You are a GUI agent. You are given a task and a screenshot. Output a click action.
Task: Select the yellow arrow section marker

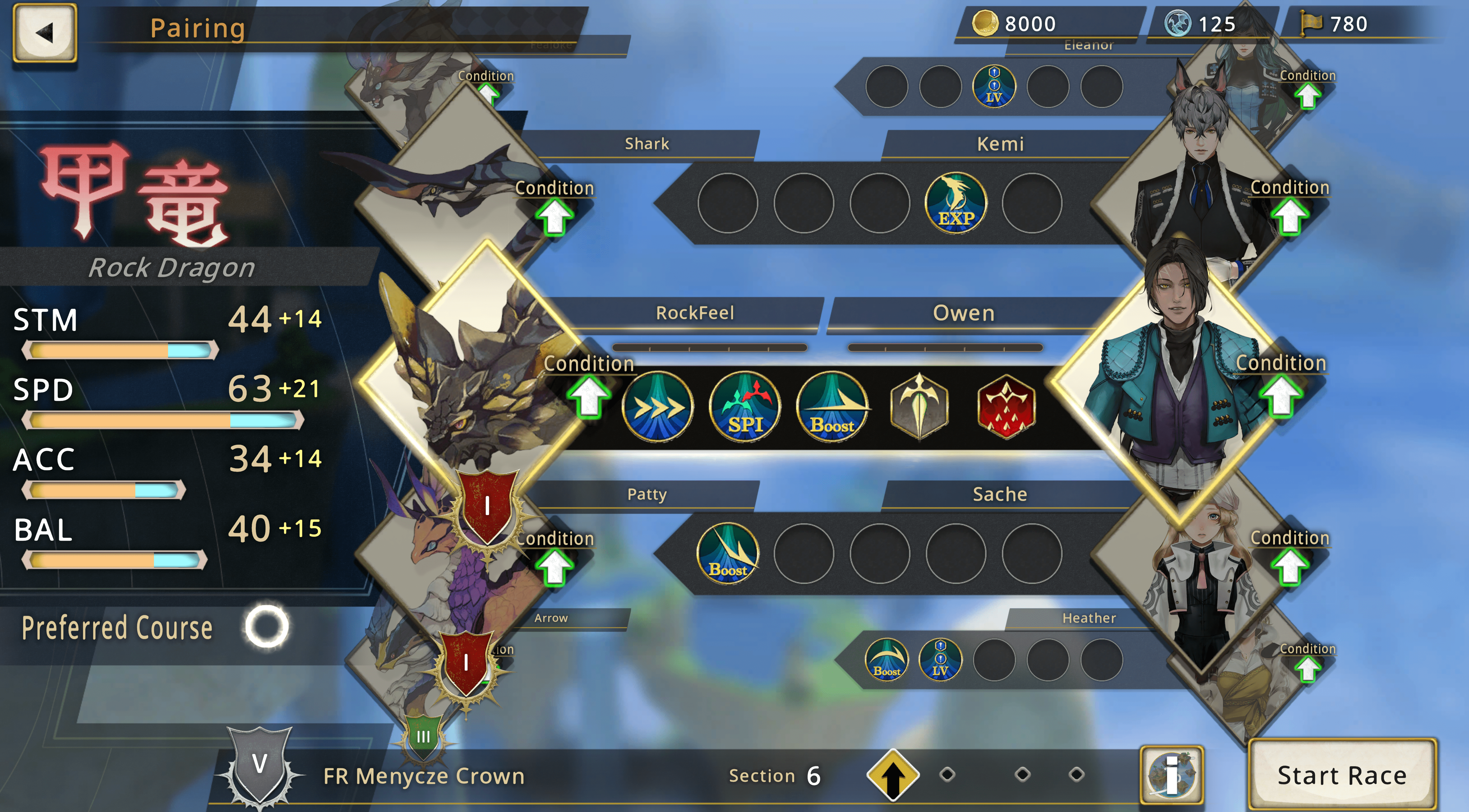[x=893, y=775]
